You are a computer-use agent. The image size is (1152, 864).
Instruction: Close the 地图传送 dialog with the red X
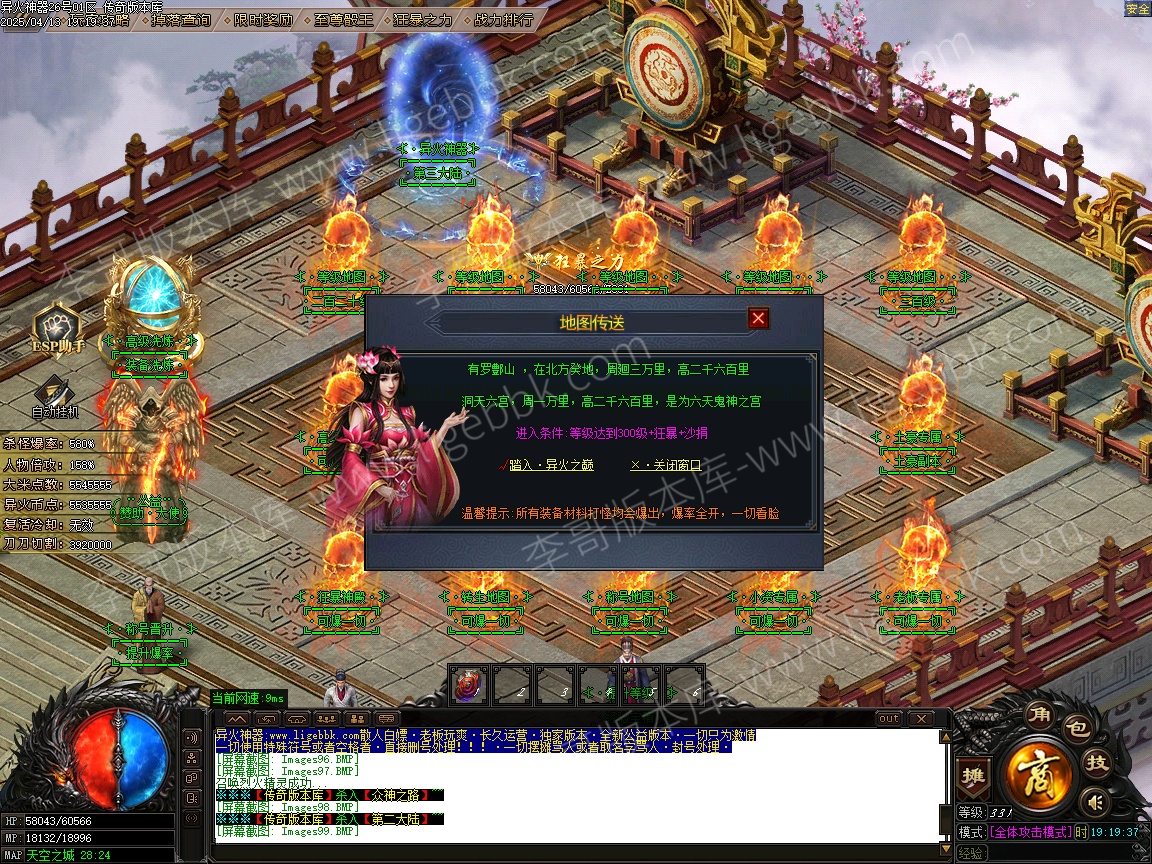[759, 319]
